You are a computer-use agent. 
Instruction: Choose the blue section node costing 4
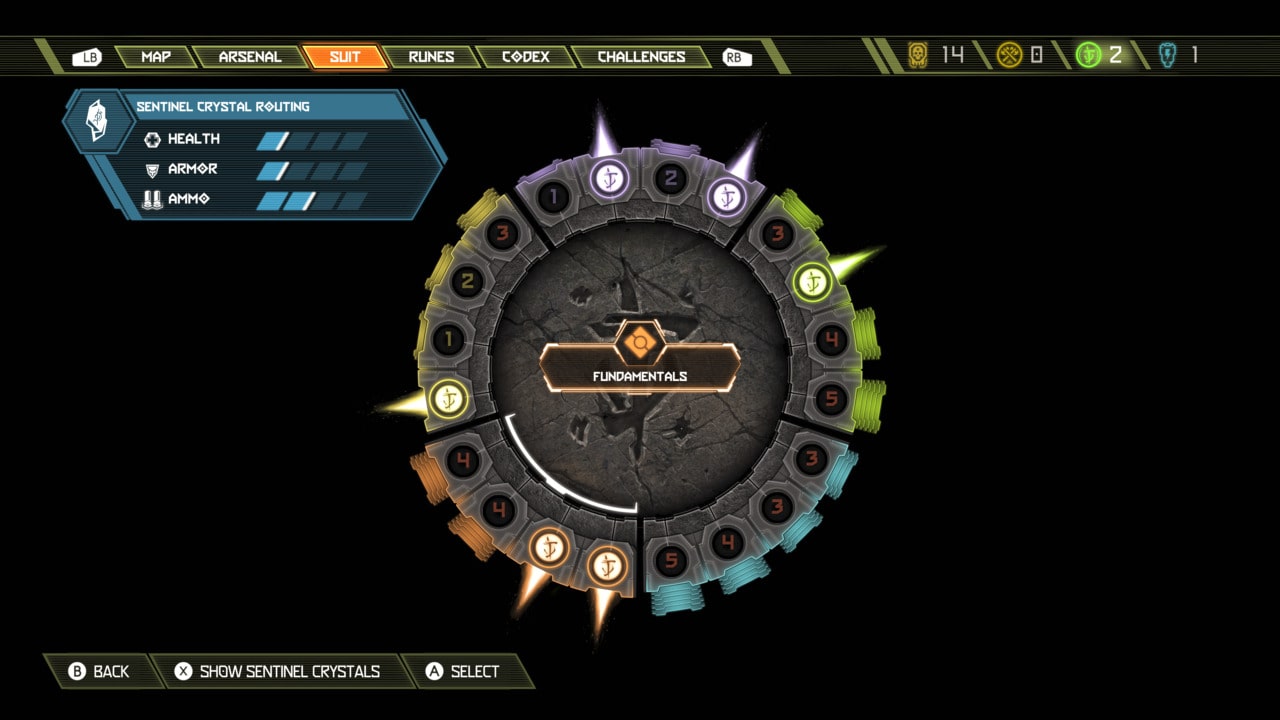click(728, 543)
